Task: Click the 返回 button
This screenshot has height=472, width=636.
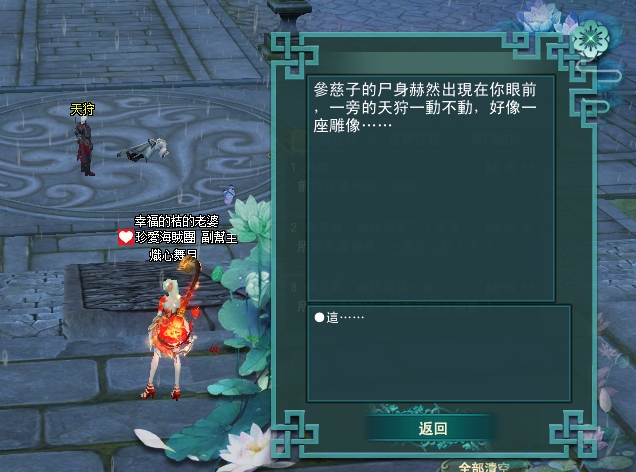Action: [x=432, y=428]
